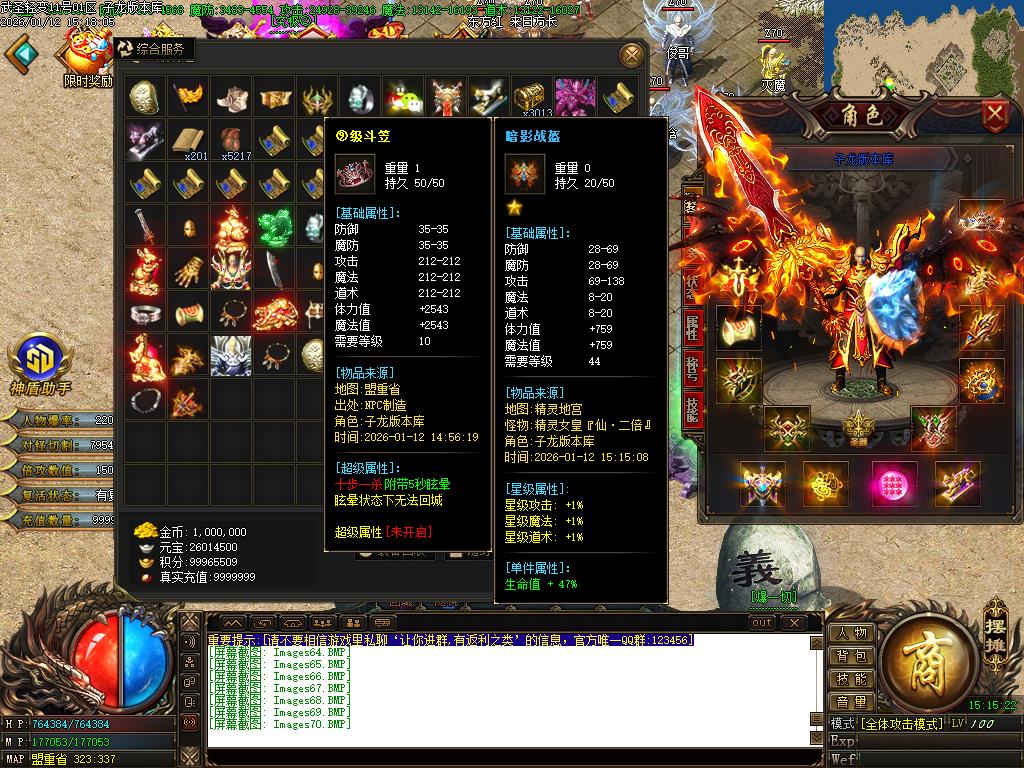Open the 背包 backpack button

coord(851,656)
